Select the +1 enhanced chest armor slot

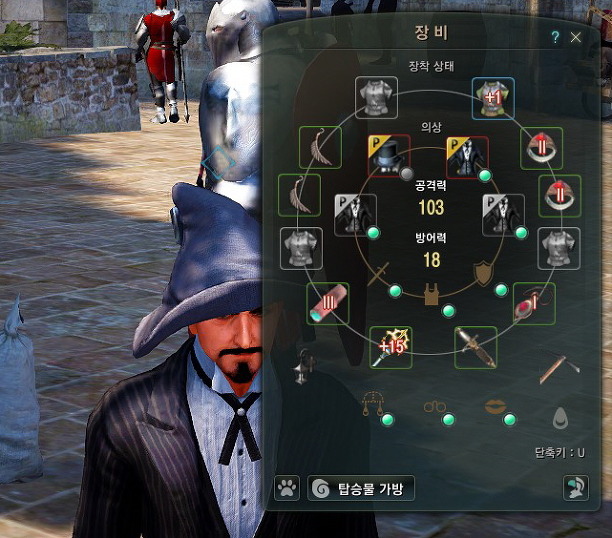coord(491,97)
